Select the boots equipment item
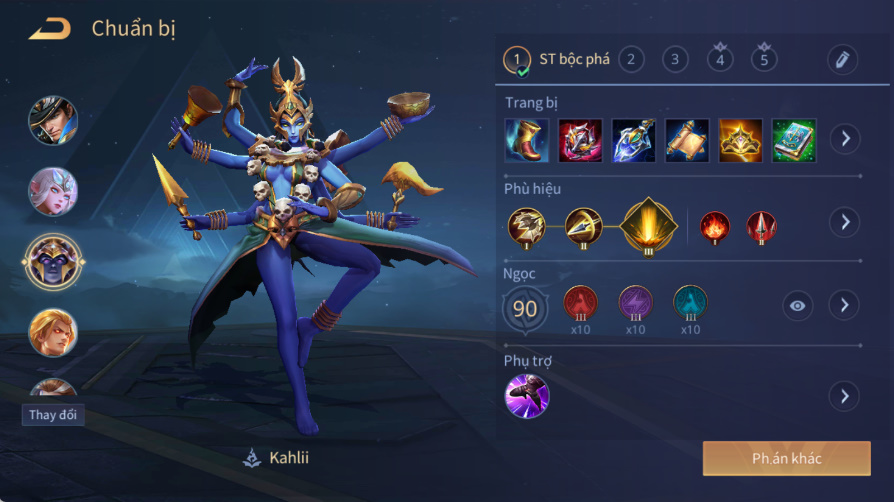 526,140
